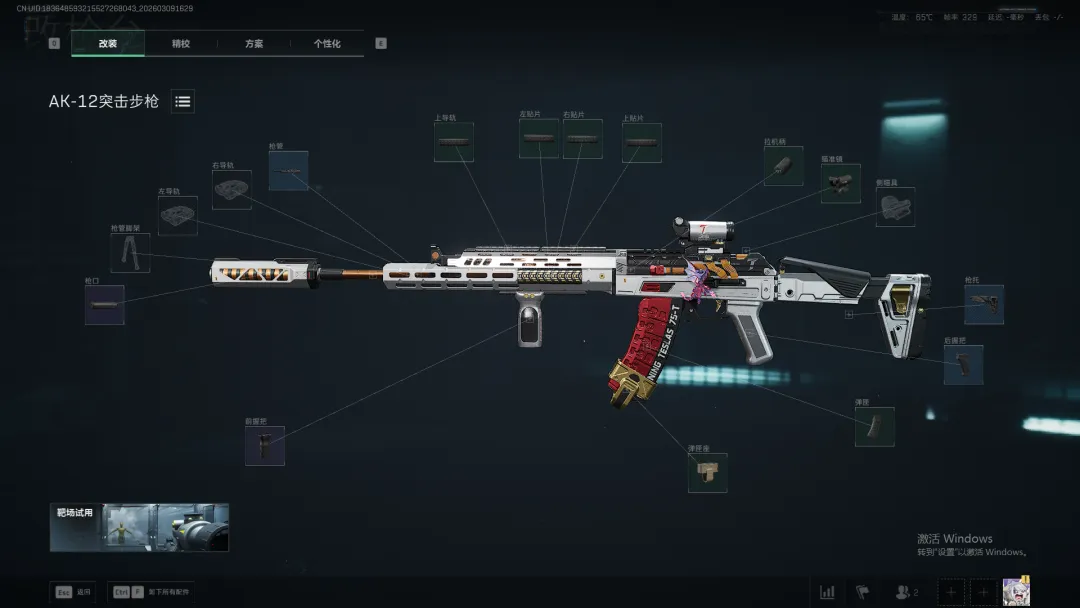Open the 瞄准镜 scope slot

841,184
